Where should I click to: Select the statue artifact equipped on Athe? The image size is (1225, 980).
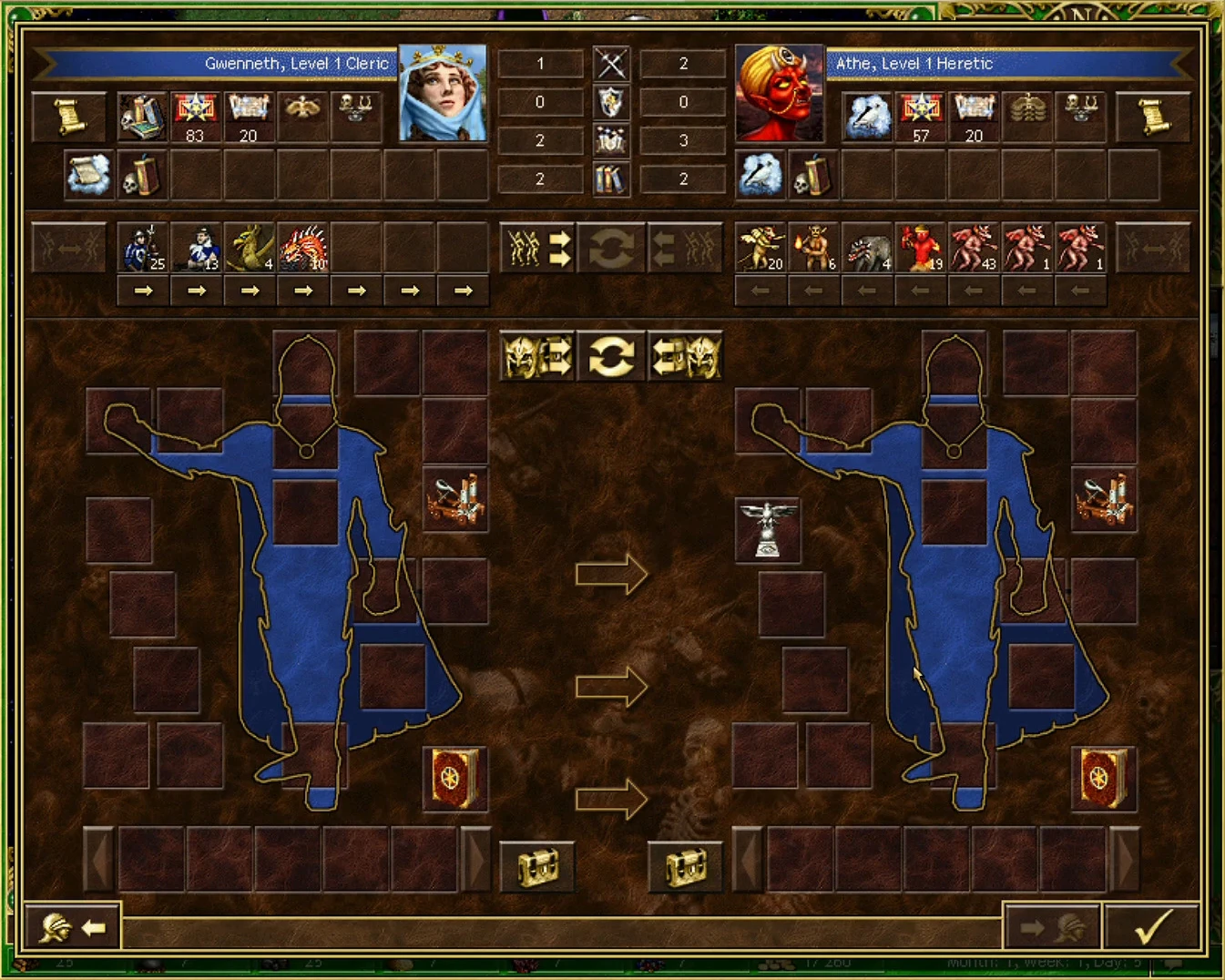(769, 530)
